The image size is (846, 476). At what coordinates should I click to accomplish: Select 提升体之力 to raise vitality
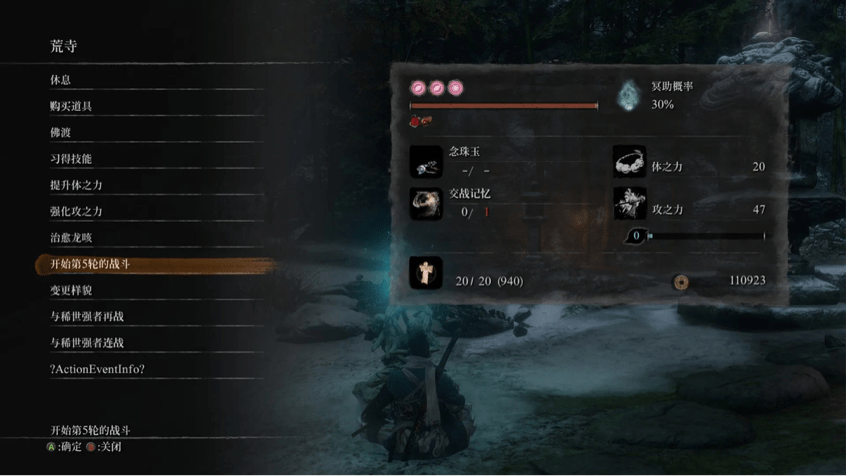[77, 185]
